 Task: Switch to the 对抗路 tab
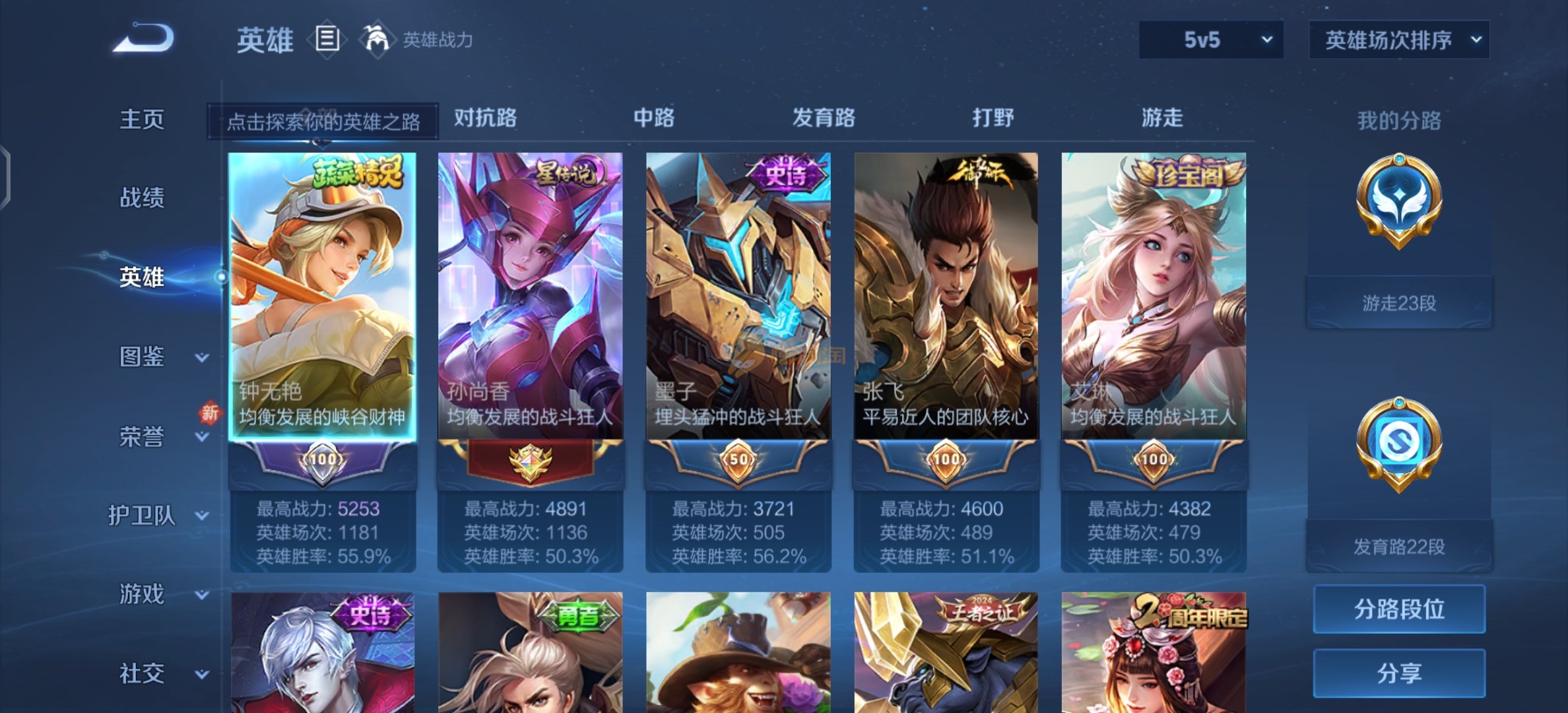(x=485, y=118)
